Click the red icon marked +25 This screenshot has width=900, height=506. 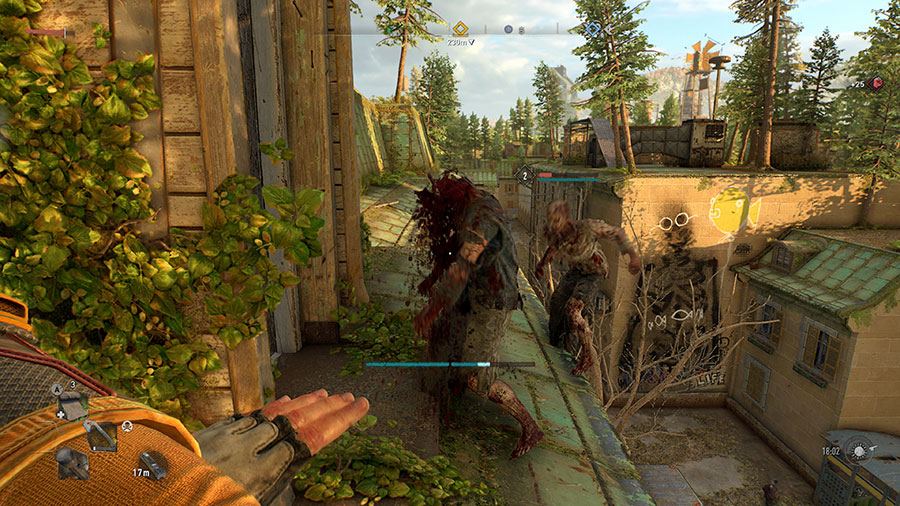click(878, 84)
